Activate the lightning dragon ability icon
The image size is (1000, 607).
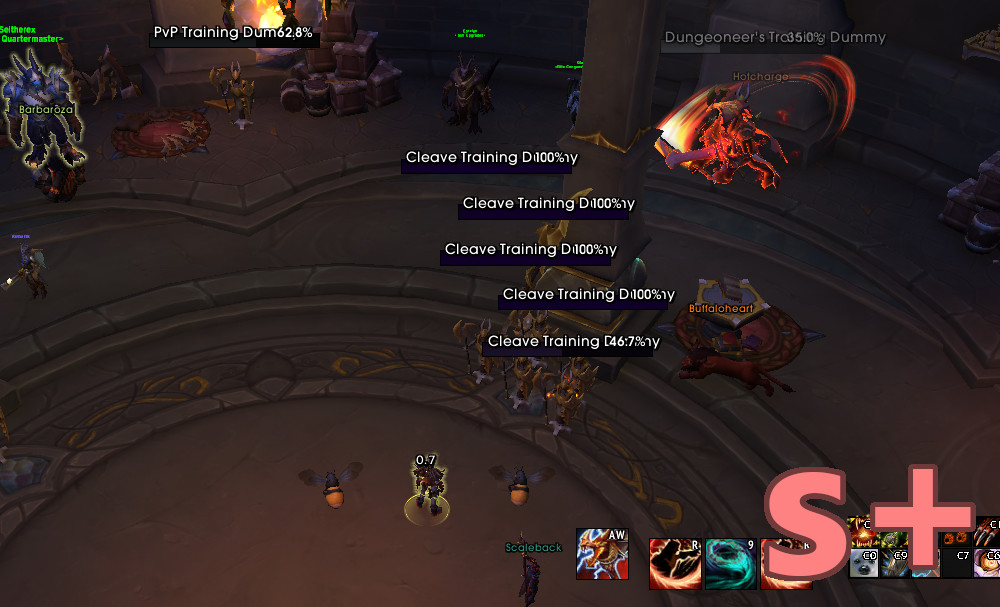point(602,554)
